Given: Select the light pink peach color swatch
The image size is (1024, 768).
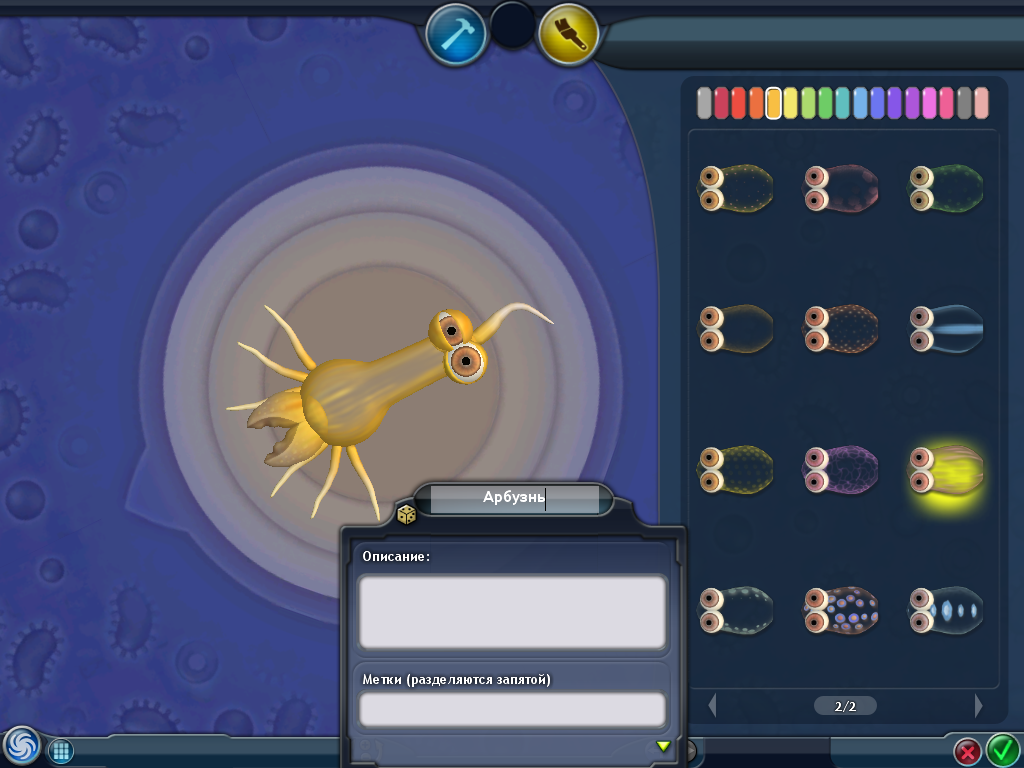Looking at the screenshot, I should point(981,103).
